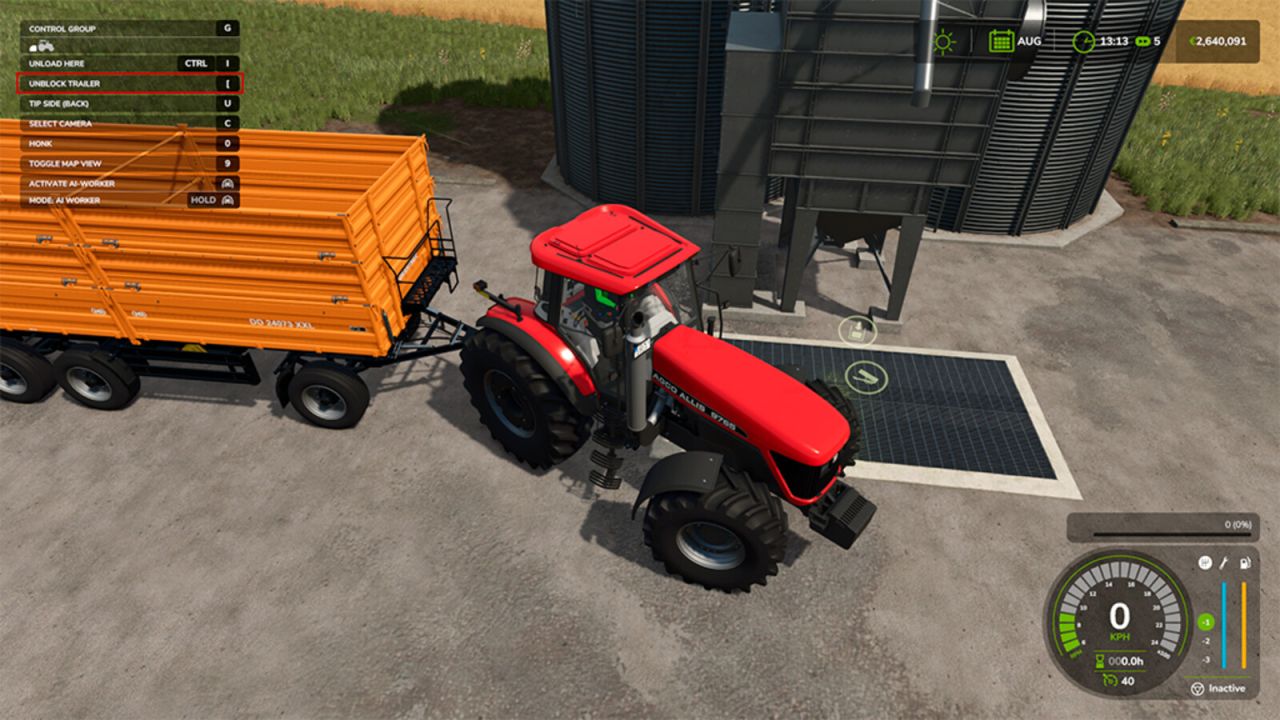Image resolution: width=1280 pixels, height=720 pixels.
Task: Open the notifications icon showing 5
Action: pyautogui.click(x=1142, y=42)
